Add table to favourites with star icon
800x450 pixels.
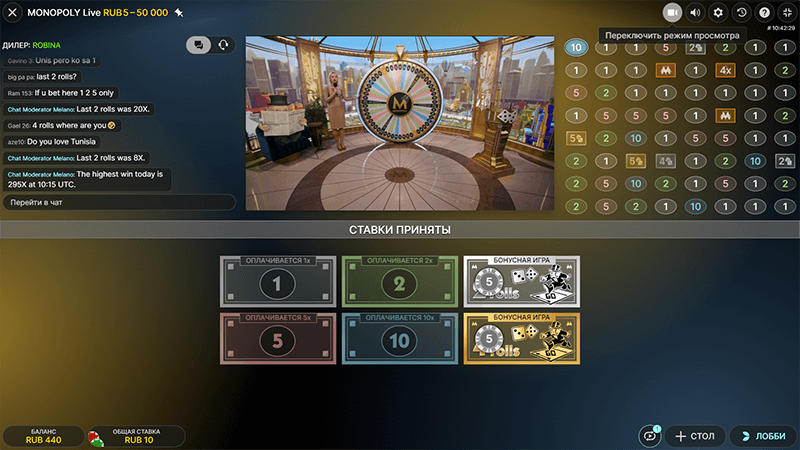(x=179, y=13)
